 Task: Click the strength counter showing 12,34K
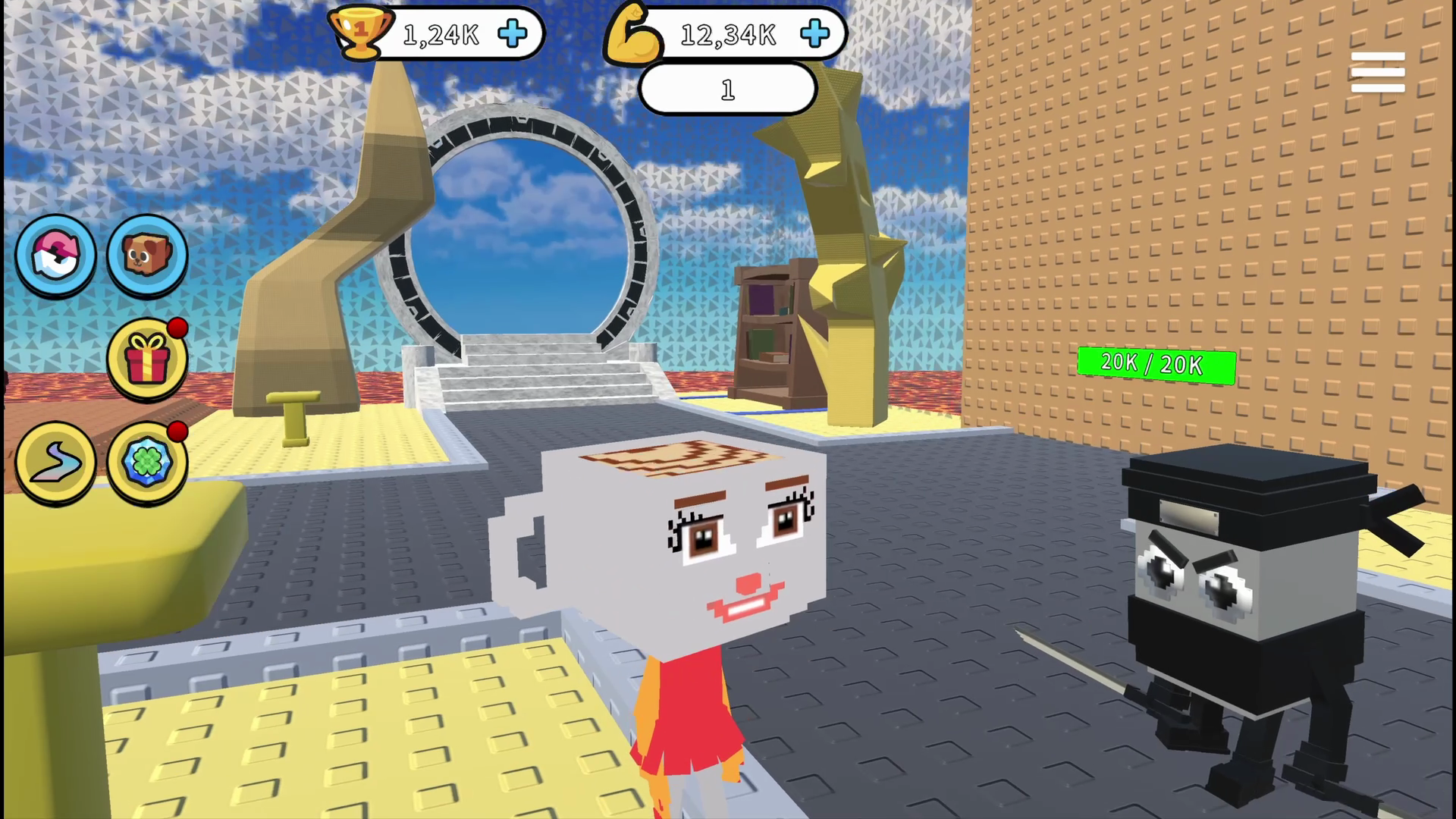(728, 33)
